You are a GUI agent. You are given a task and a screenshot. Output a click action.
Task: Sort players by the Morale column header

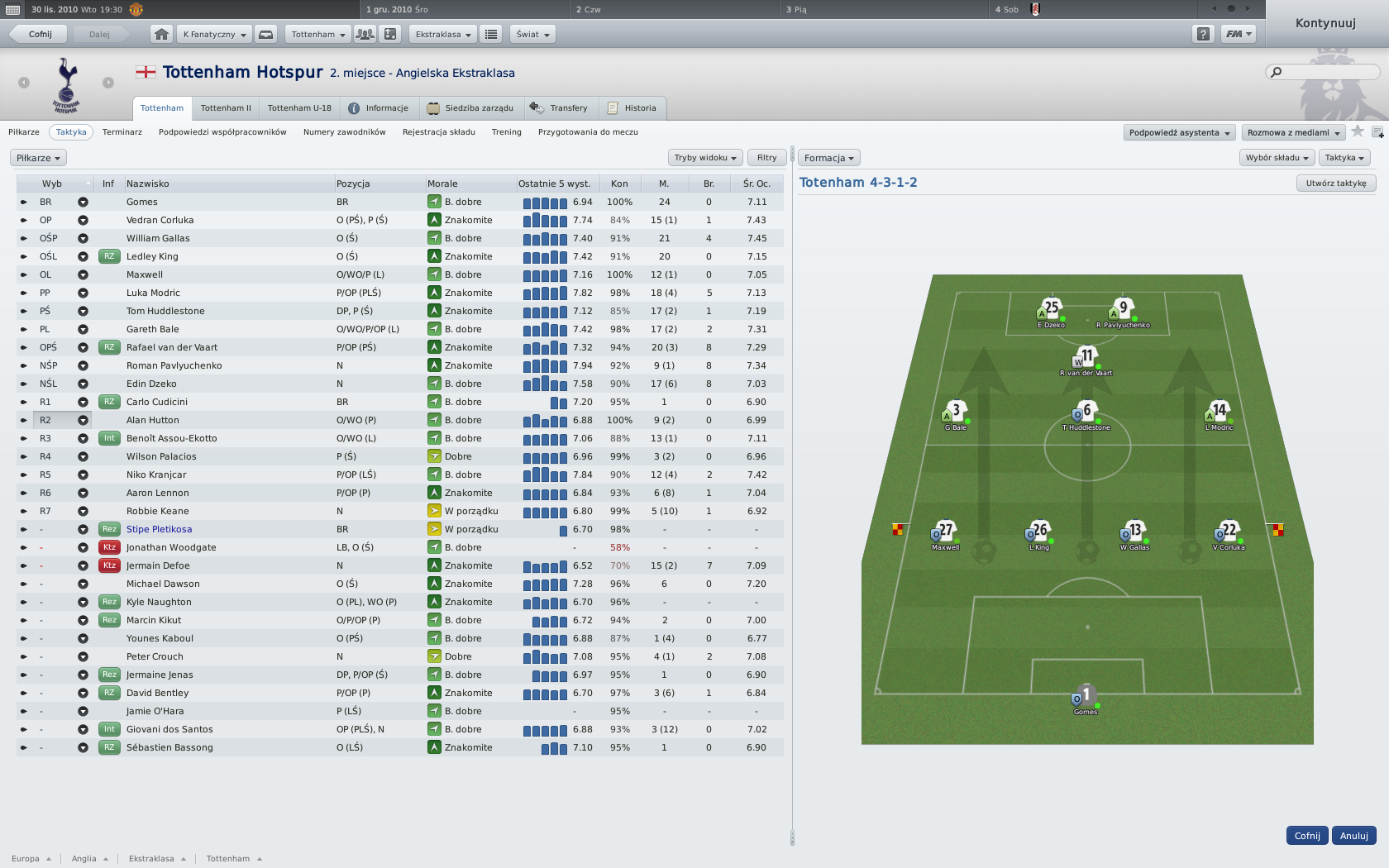[x=442, y=184]
